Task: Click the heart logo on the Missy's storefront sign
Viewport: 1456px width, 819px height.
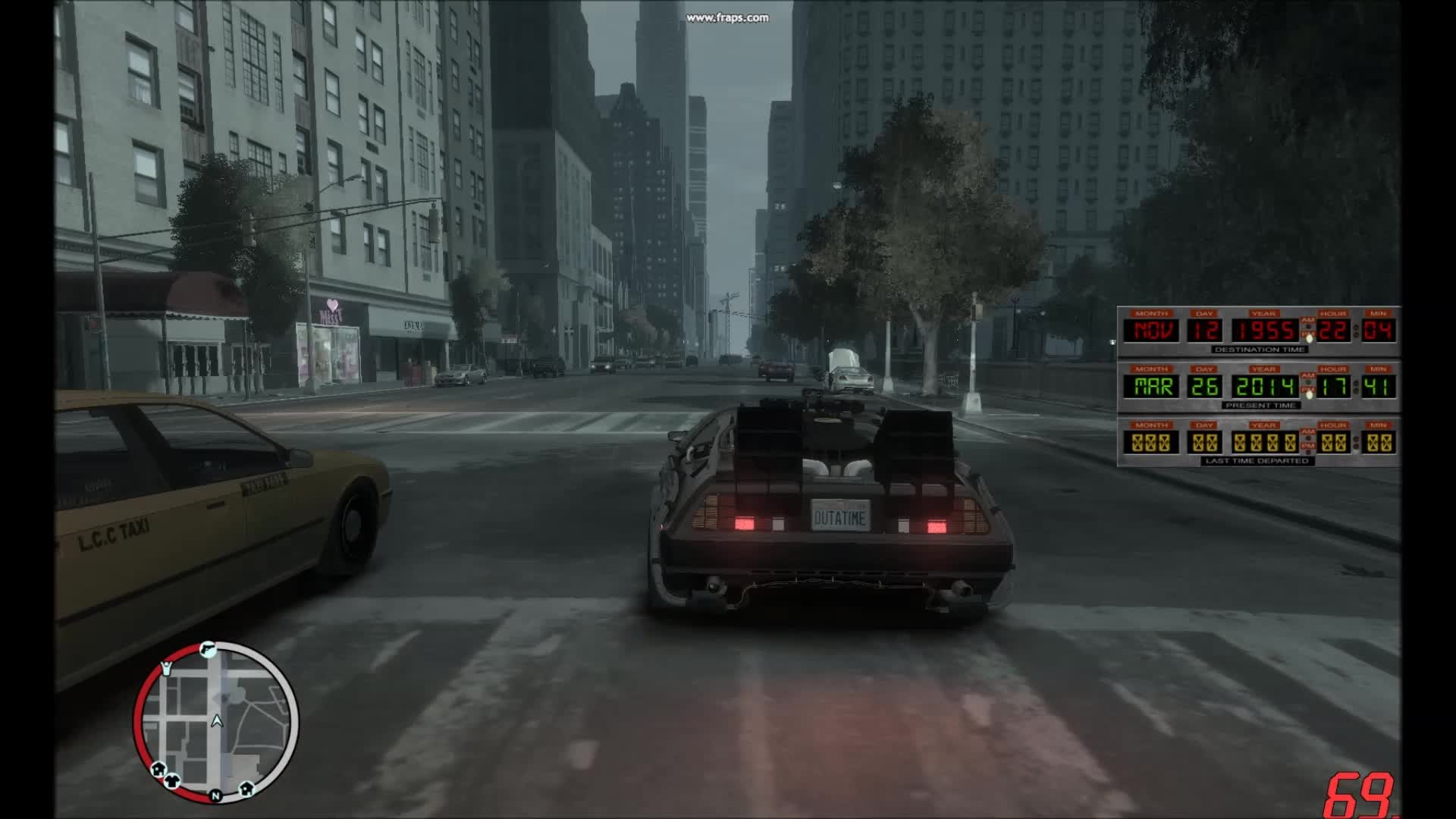Action: coord(331,306)
